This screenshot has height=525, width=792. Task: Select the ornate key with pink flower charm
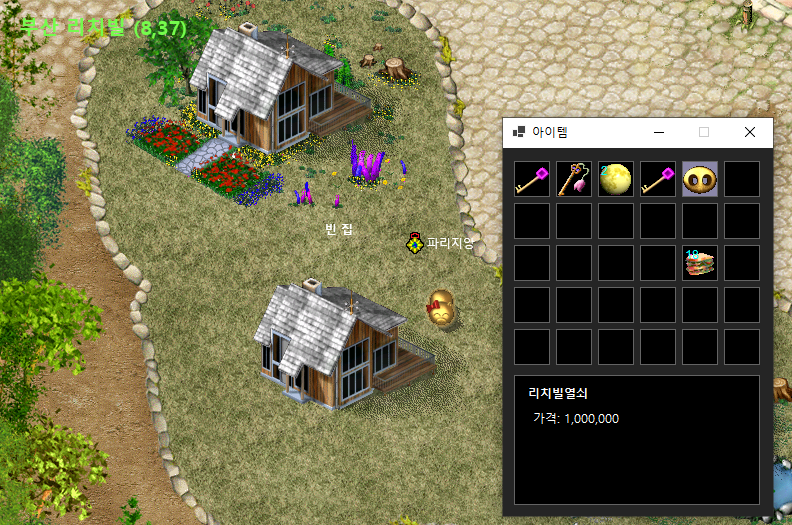click(574, 179)
